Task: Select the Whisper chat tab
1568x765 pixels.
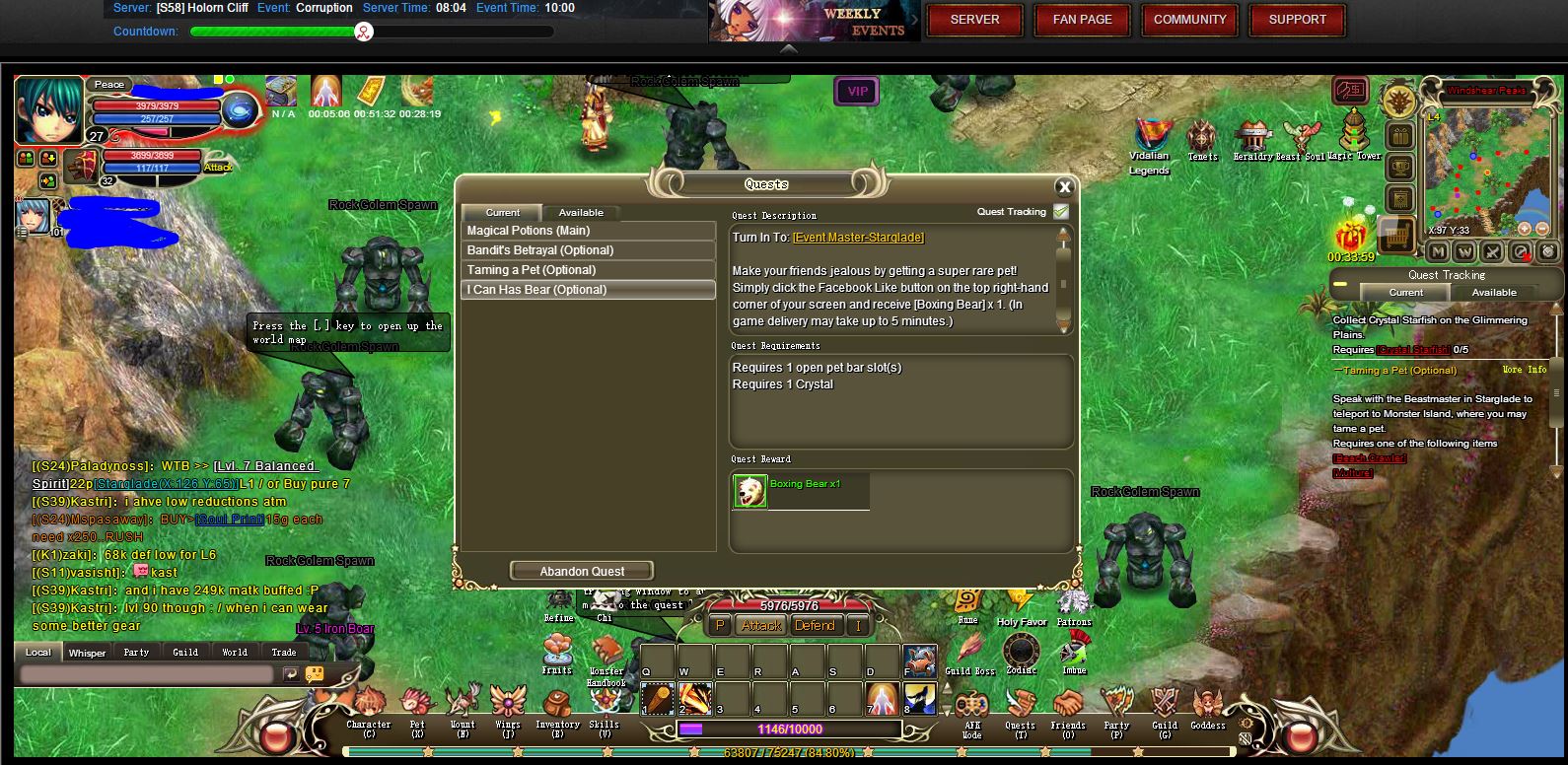Action: point(87,653)
